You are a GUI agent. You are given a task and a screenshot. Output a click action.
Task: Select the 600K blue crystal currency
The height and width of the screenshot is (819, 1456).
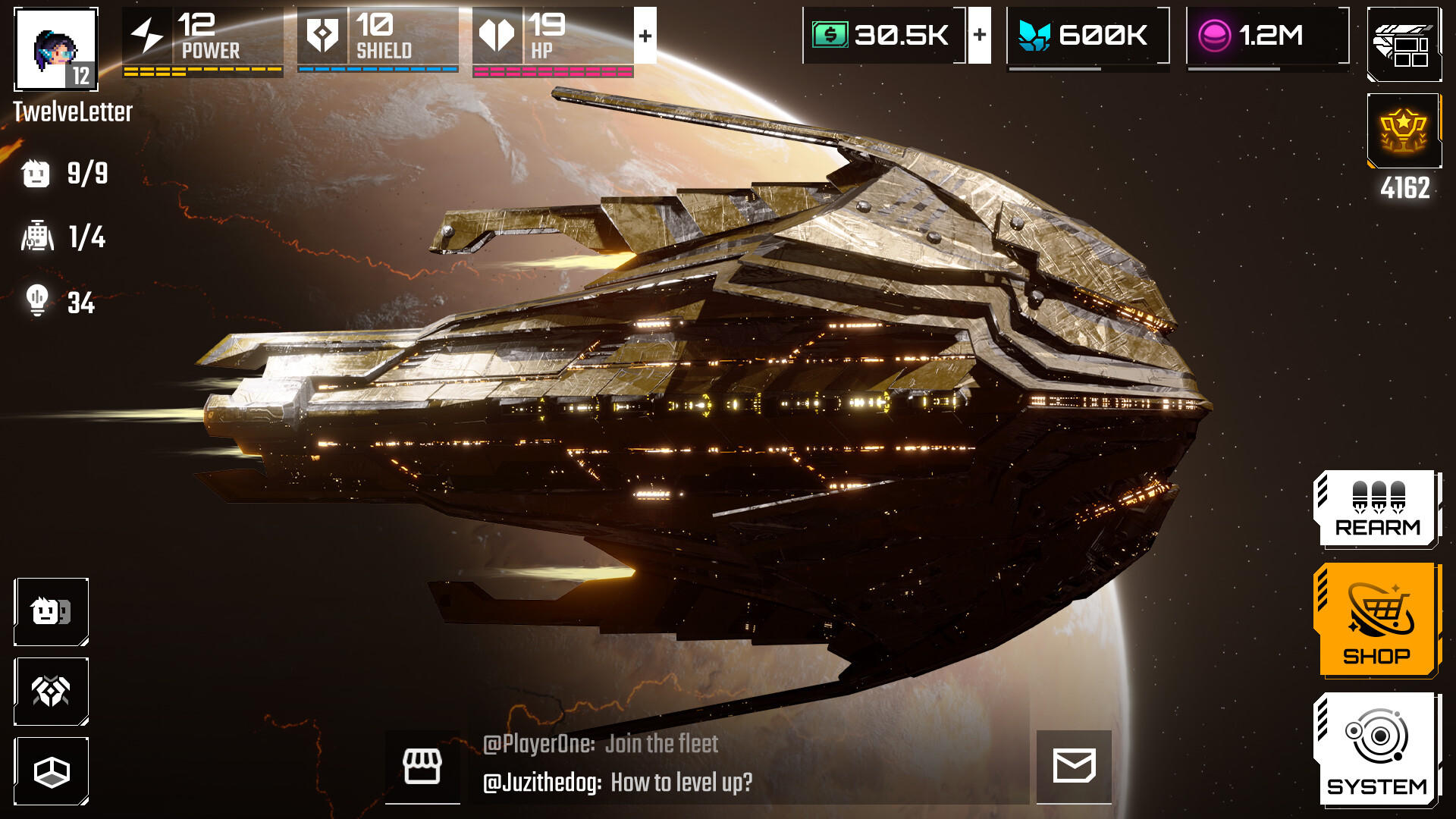tap(1087, 36)
